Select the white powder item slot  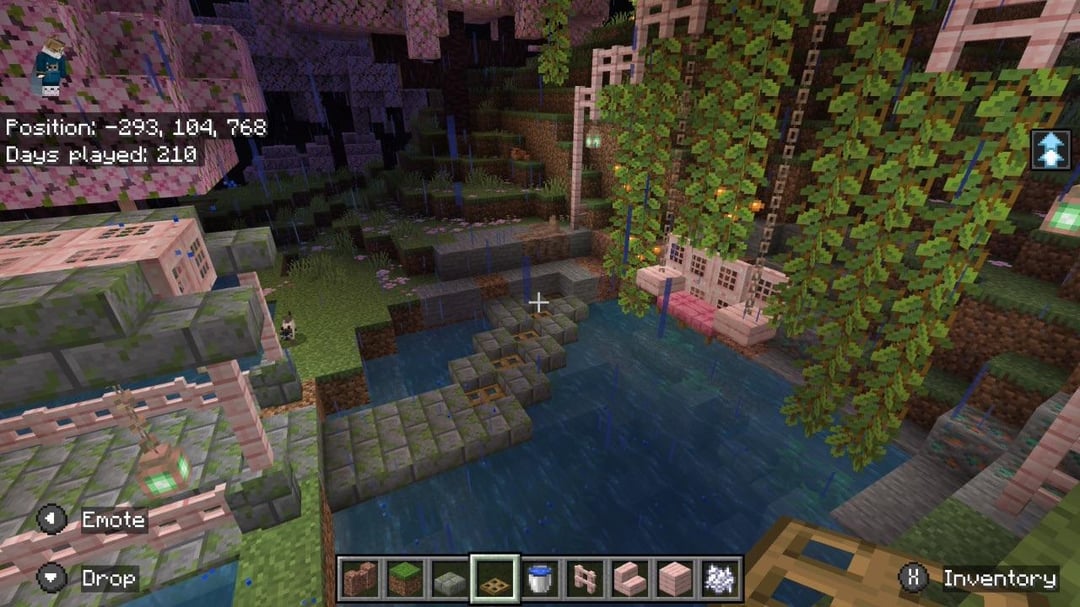(719, 579)
